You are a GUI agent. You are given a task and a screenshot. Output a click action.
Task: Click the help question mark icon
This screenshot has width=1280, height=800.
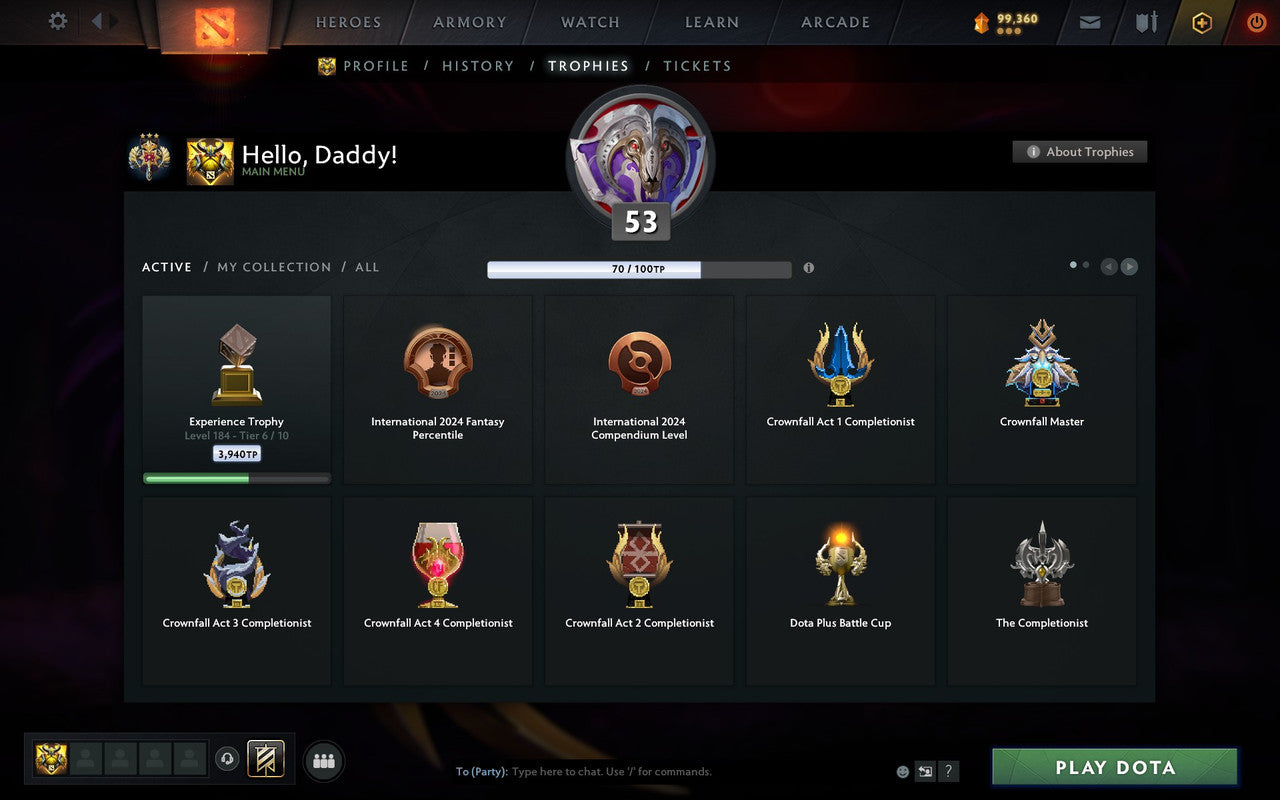coord(948,771)
